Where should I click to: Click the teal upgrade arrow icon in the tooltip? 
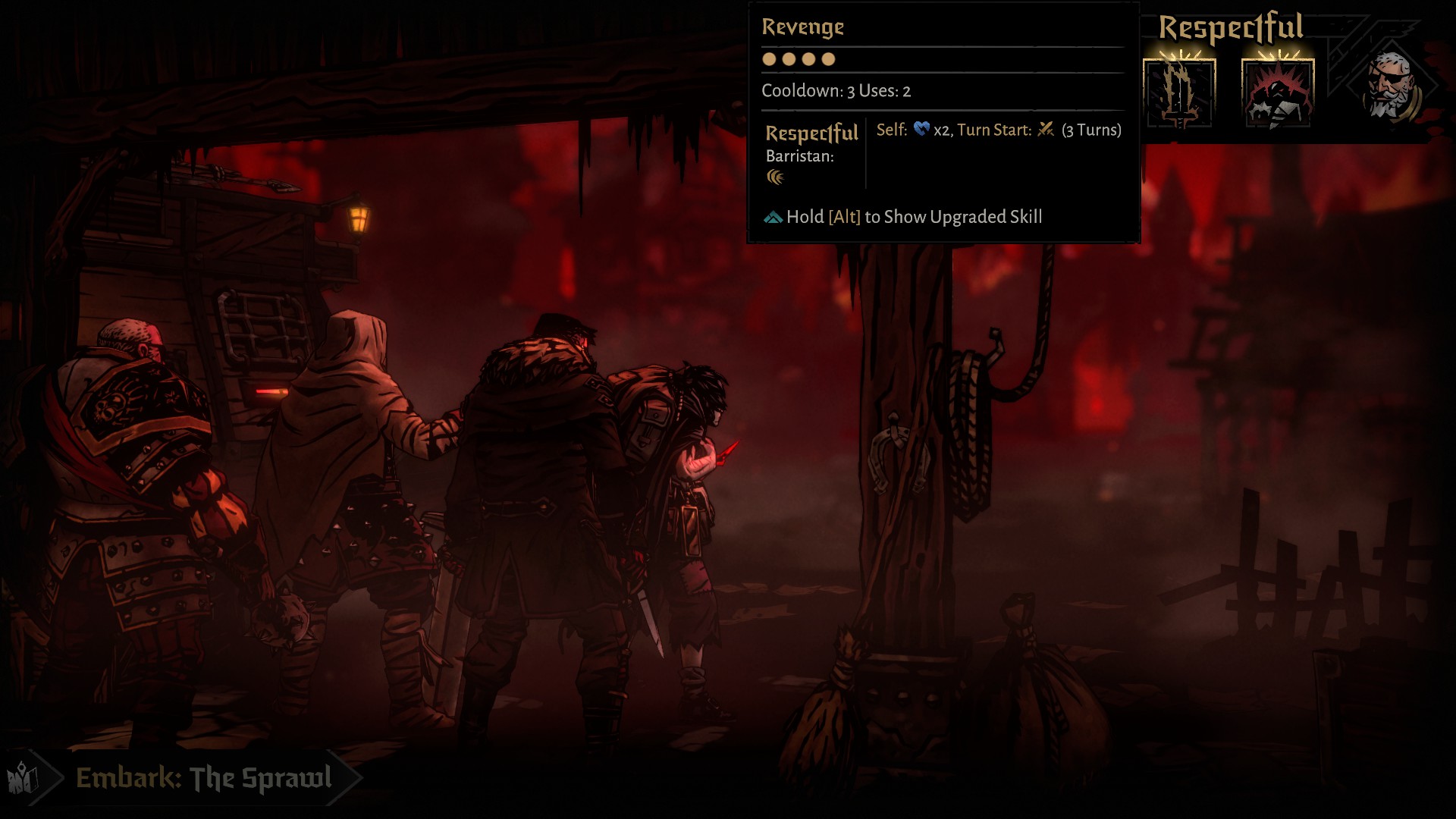tap(772, 217)
